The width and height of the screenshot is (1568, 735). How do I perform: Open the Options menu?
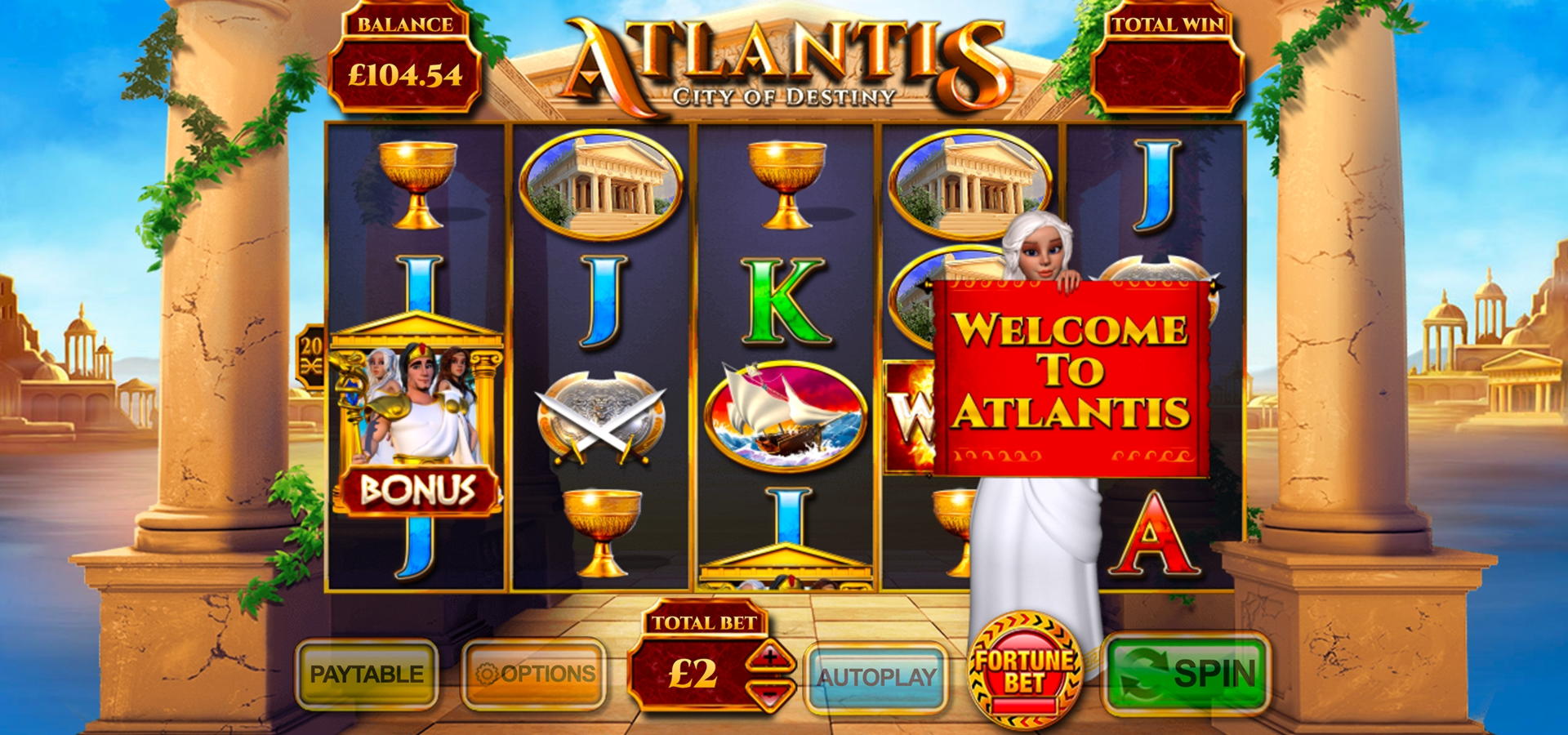click(x=534, y=675)
